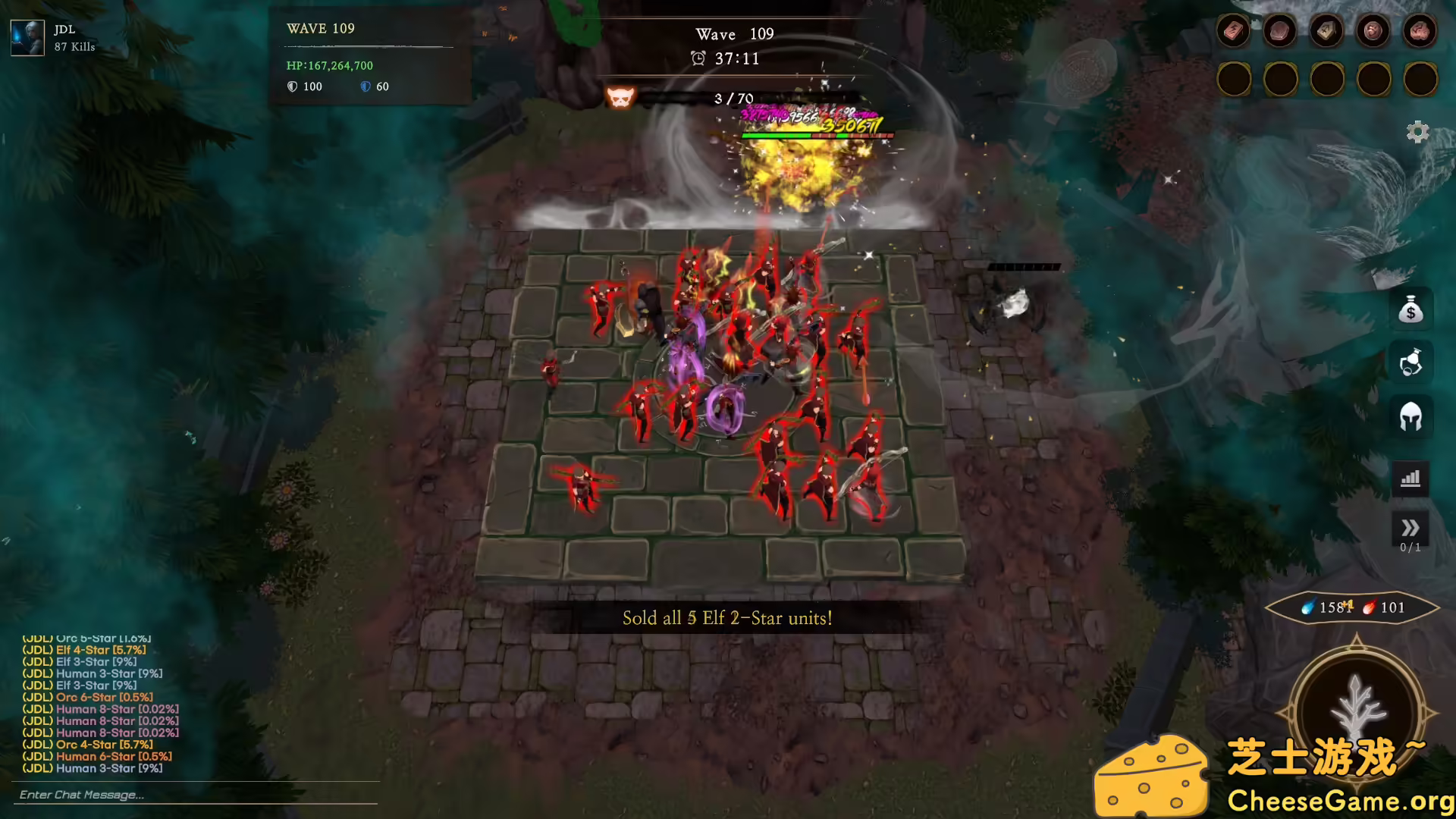1456x819 pixels.
Task: Open the settings gear
Action: click(1419, 132)
